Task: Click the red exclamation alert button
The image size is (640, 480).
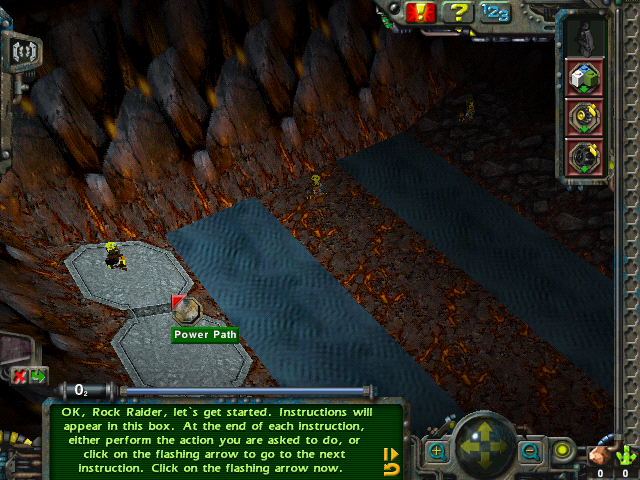Action: click(x=421, y=12)
